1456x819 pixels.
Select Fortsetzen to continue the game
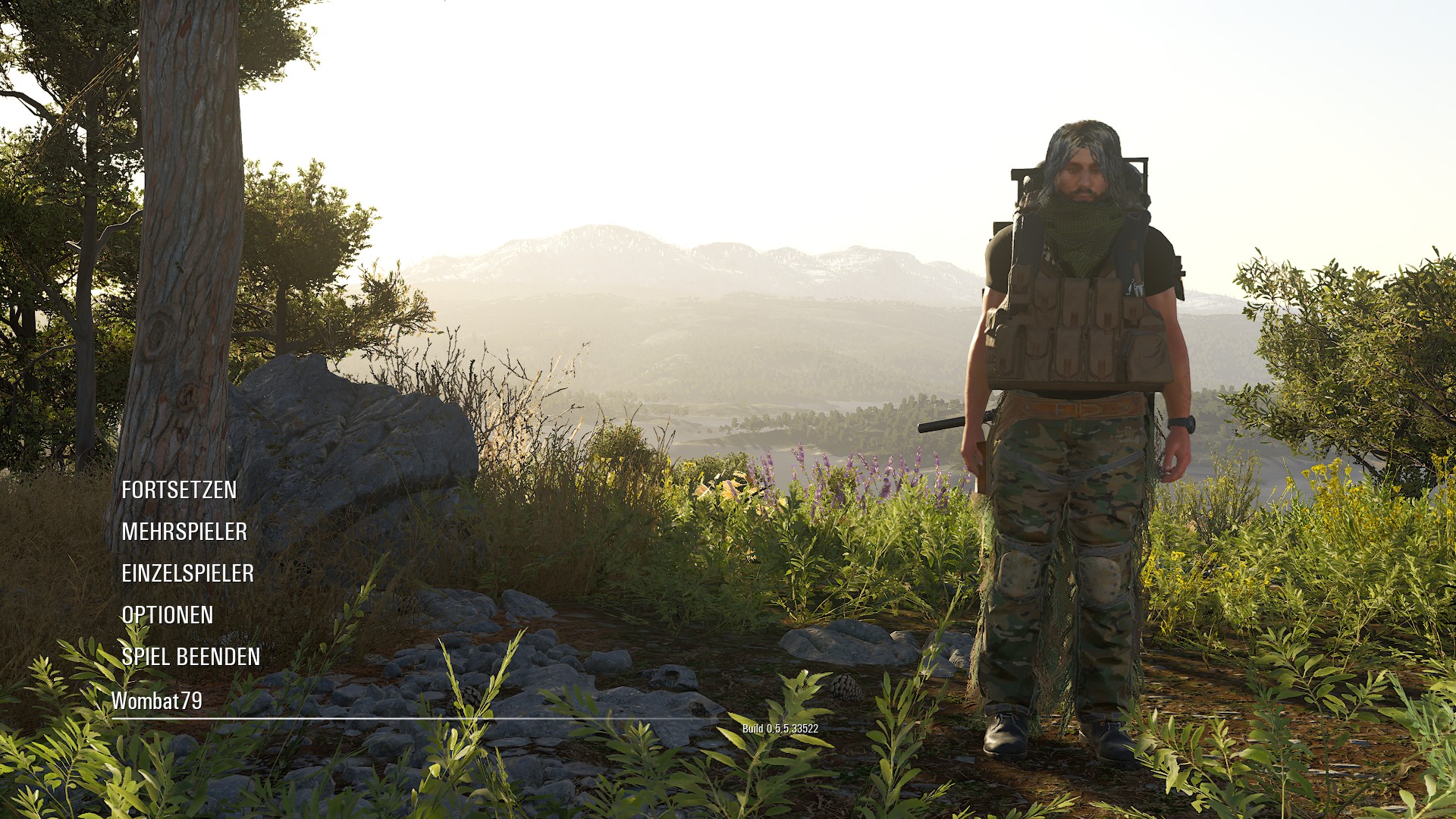pos(179,490)
